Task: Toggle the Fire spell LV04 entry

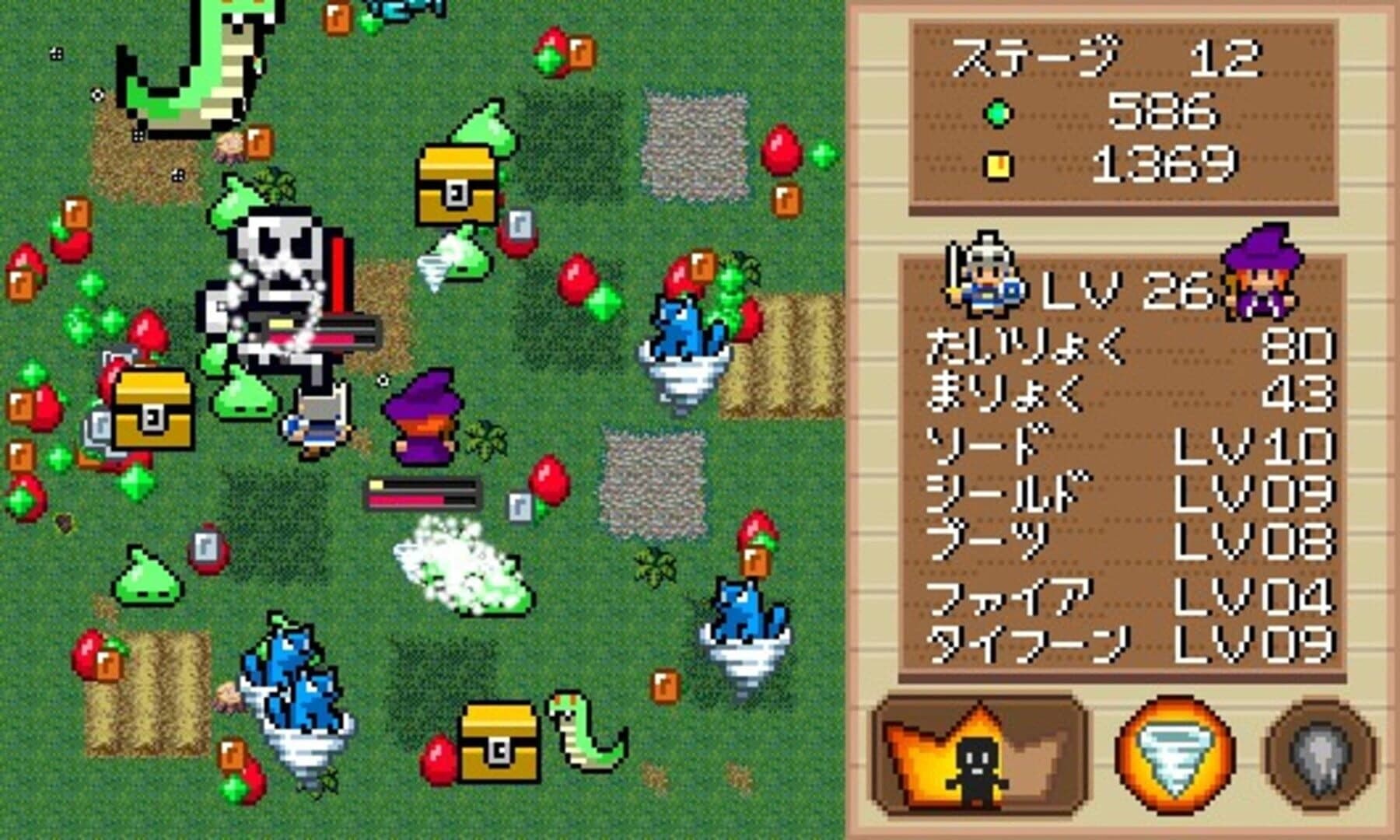Action: click(1120, 595)
